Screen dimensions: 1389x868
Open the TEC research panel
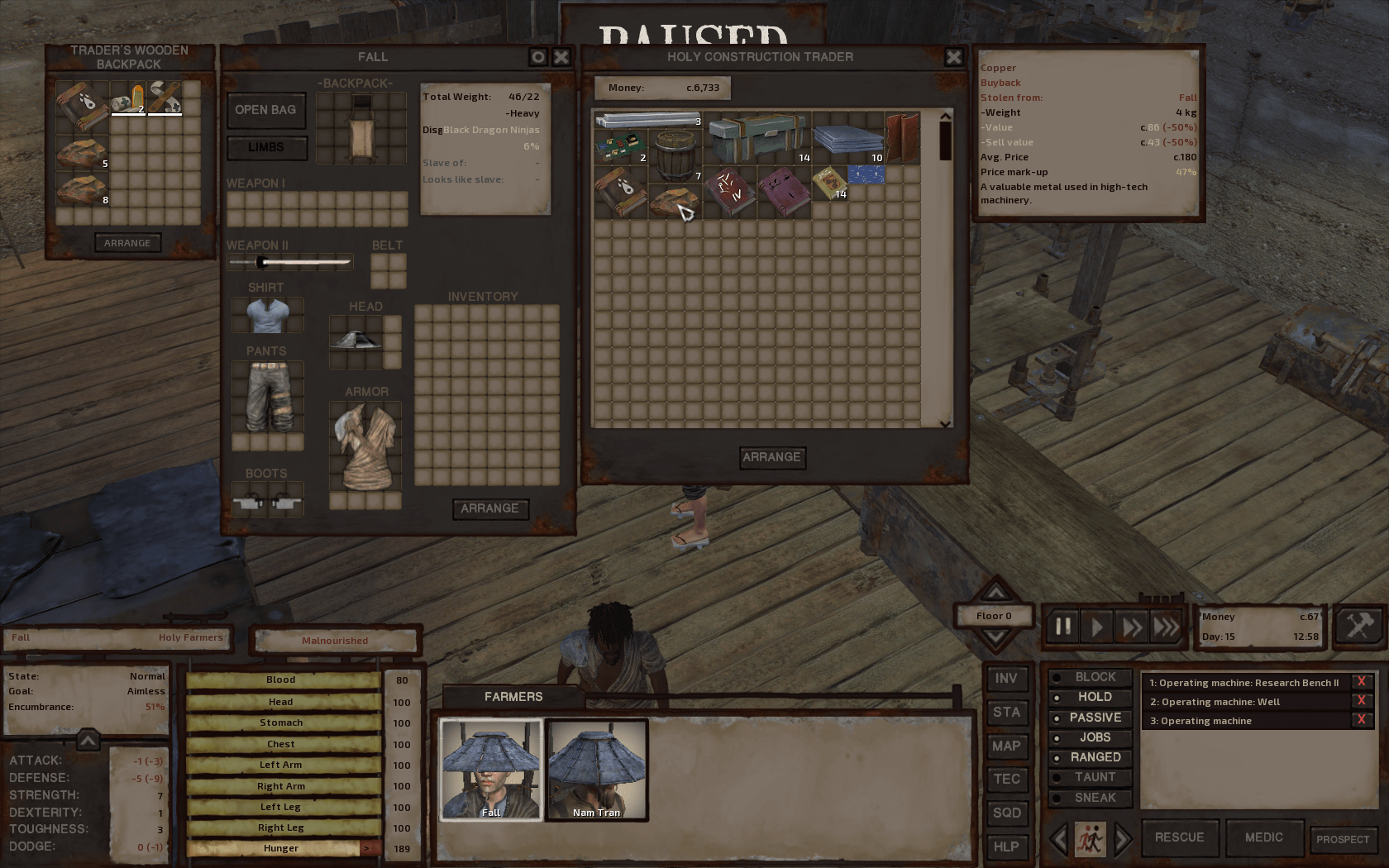pos(1007,779)
